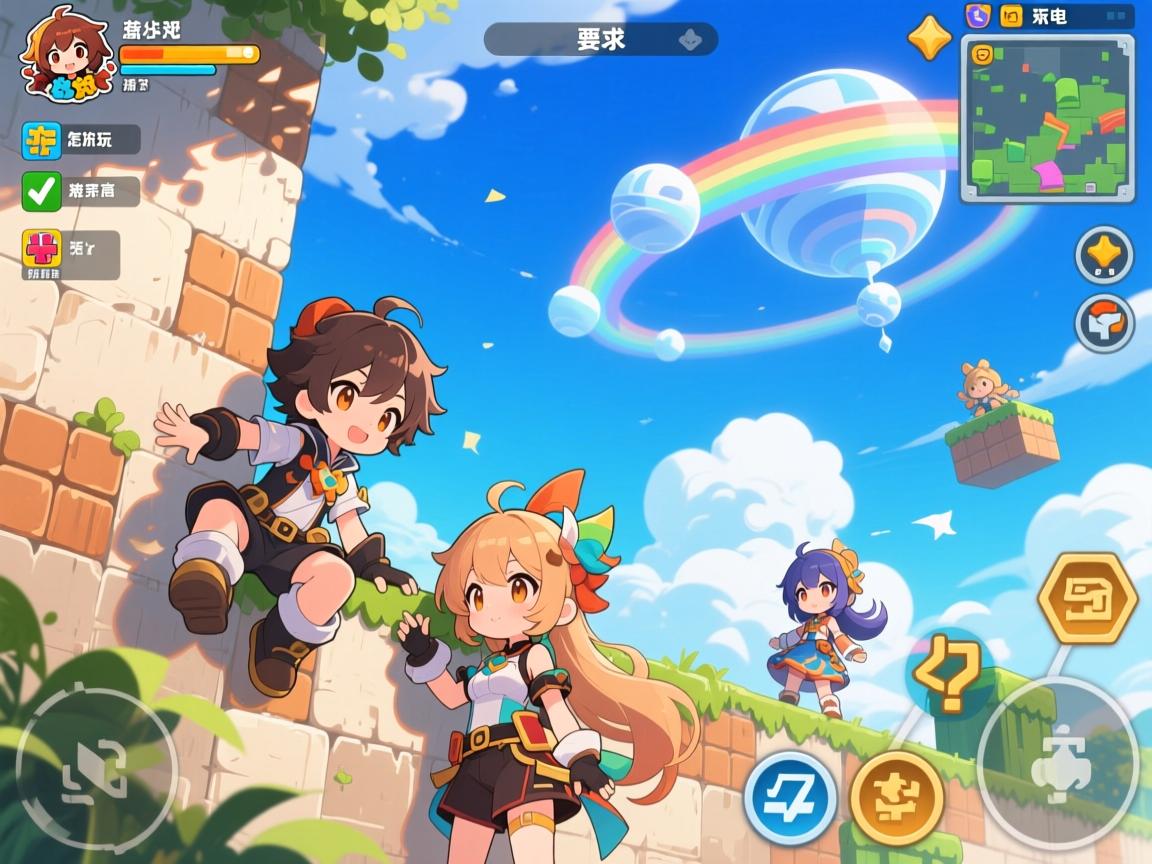Select the yellow square icon above the minimap
1152x864 pixels.
[x=1012, y=16]
